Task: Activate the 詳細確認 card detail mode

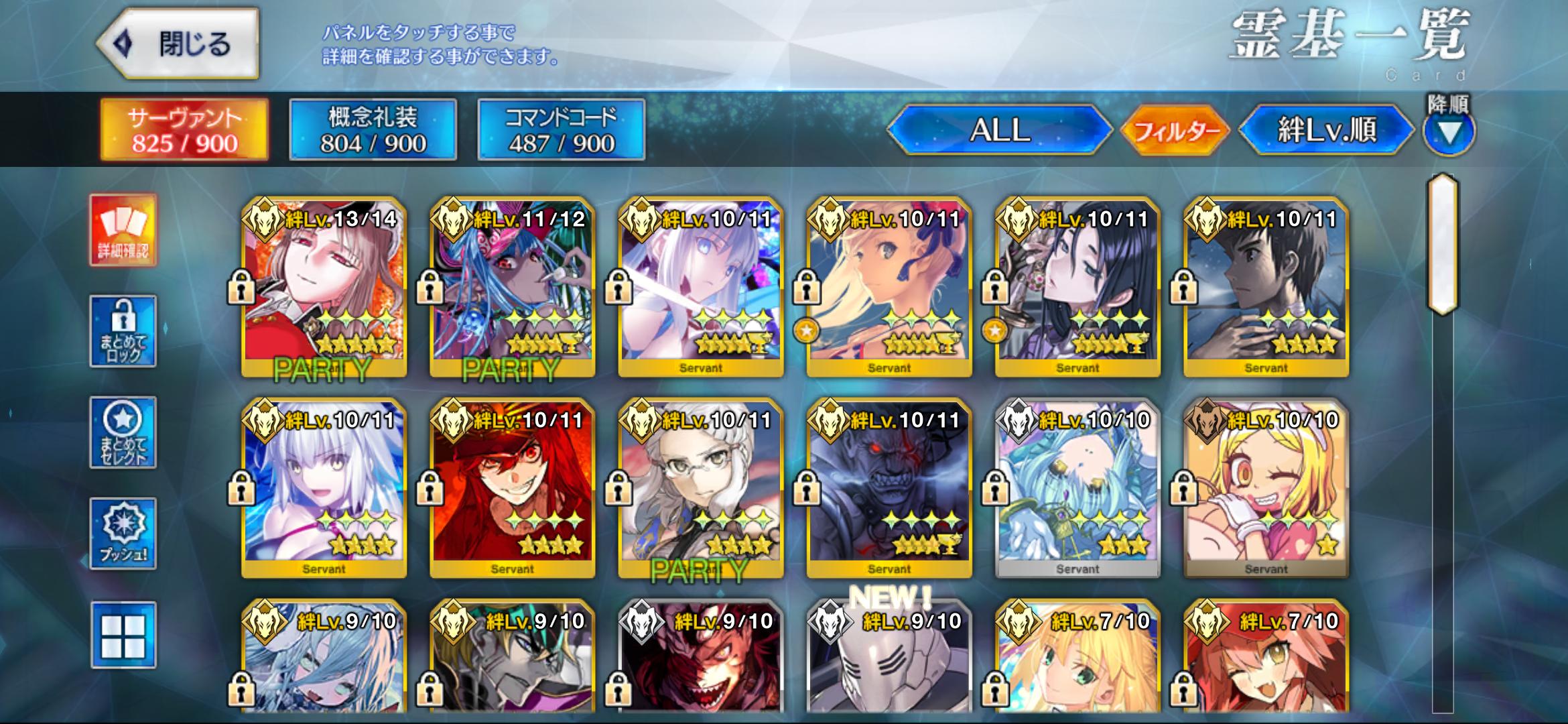Action: point(123,230)
